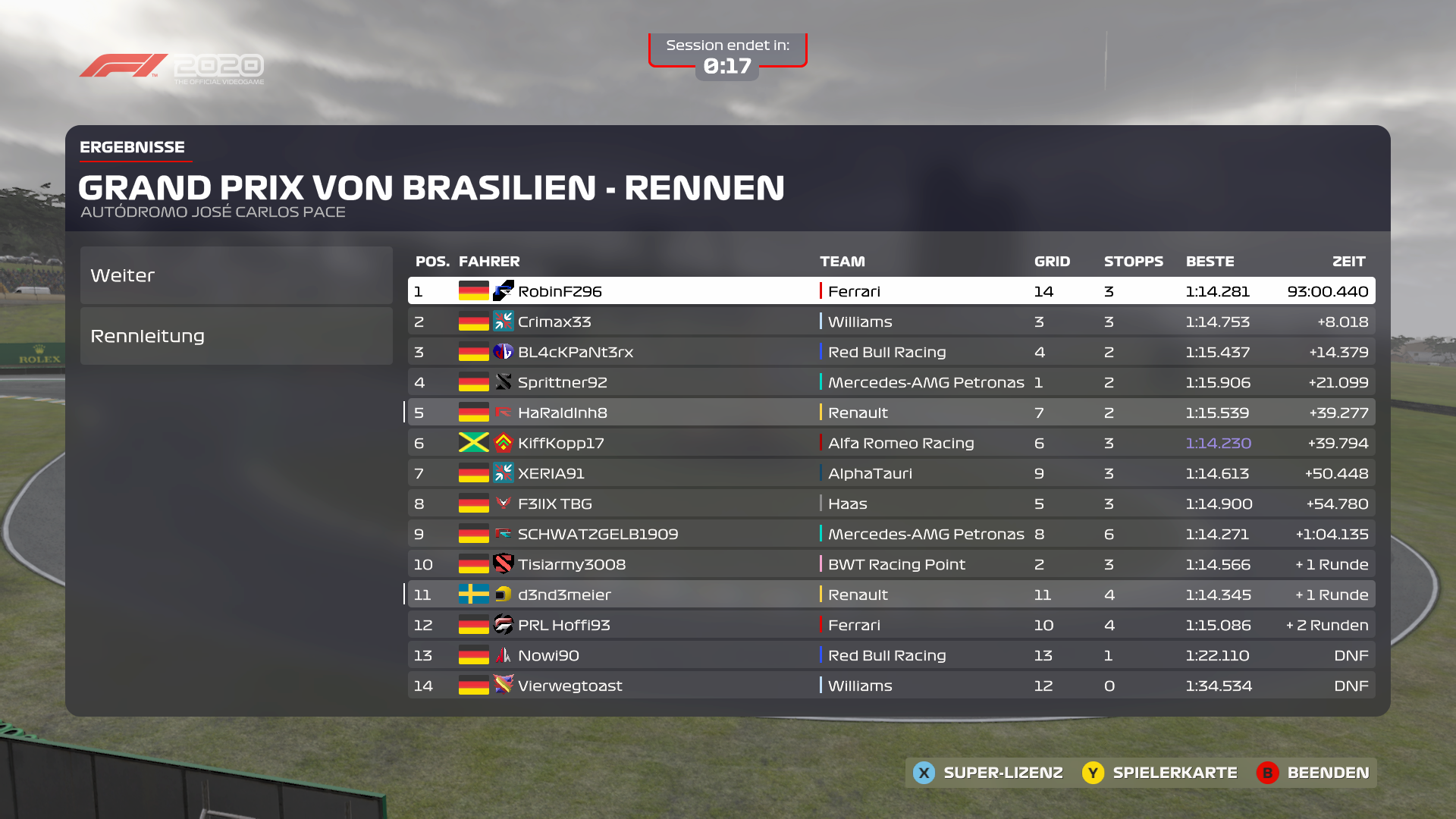The width and height of the screenshot is (1456, 819).
Task: Select HaRaldInh8's Renault row
Action: pyautogui.click(x=891, y=413)
